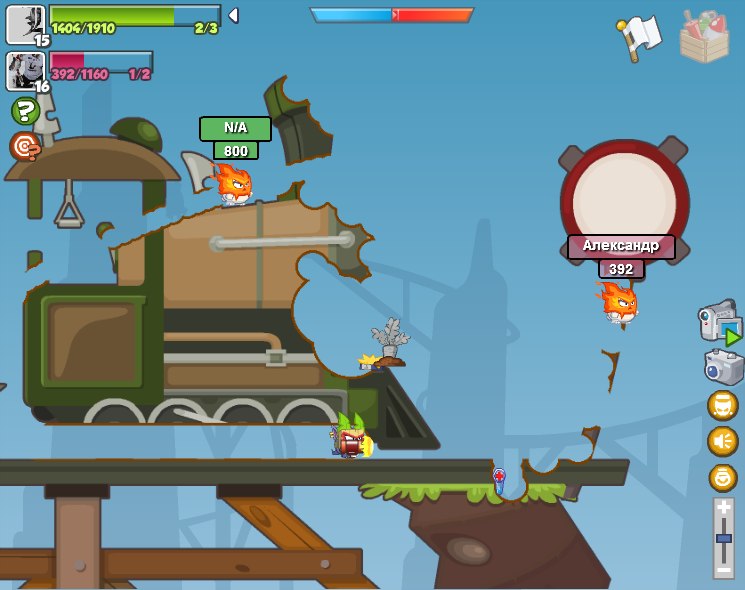Start video recording with camcorder icon
Viewport: 745px width, 590px height.
click(x=719, y=322)
